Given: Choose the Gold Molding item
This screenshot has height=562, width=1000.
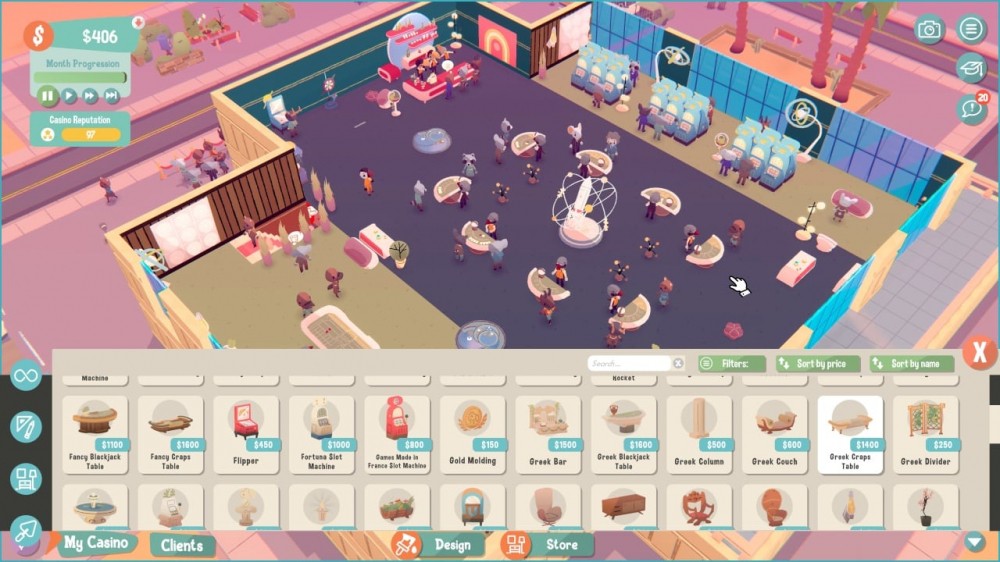Looking at the screenshot, I should tap(472, 434).
